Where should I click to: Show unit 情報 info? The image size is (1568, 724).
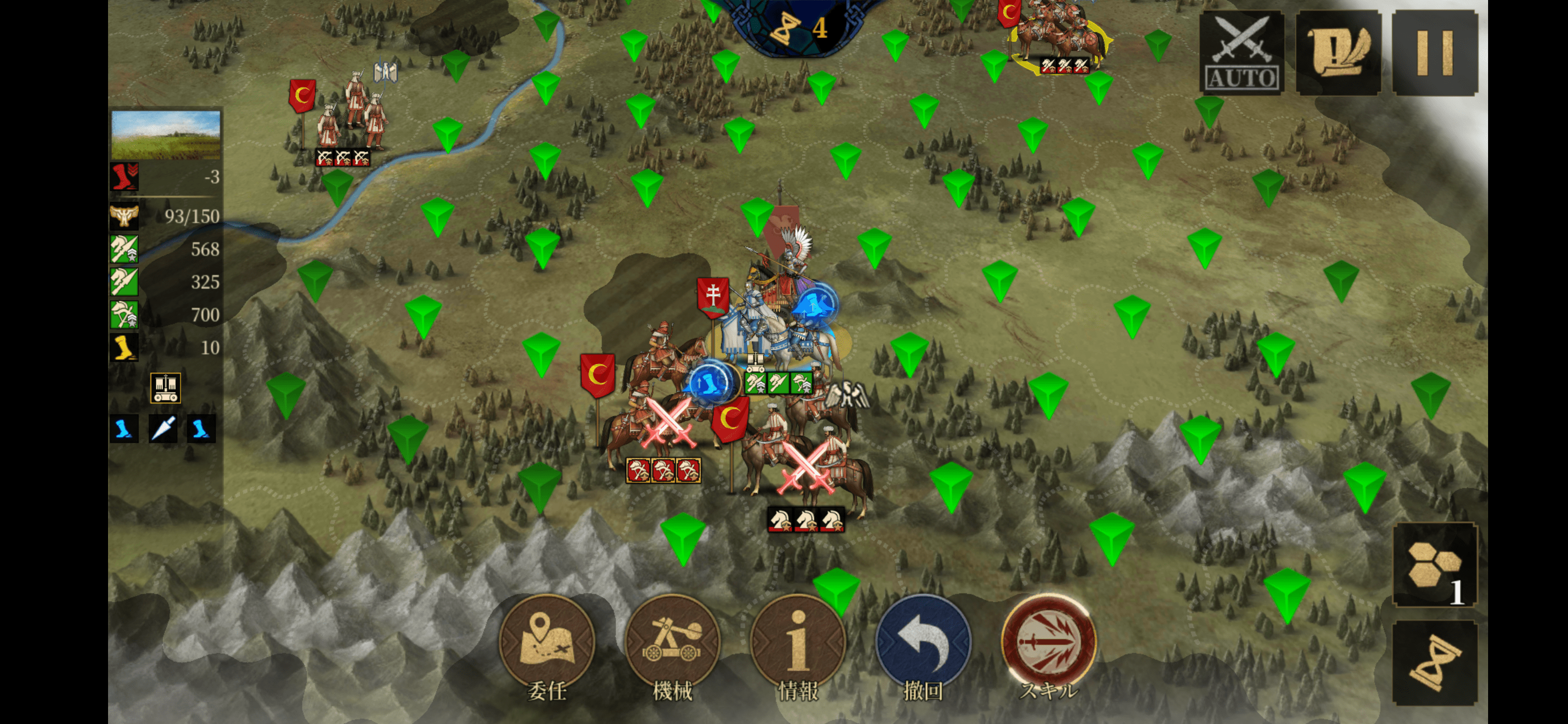pyautogui.click(x=798, y=642)
